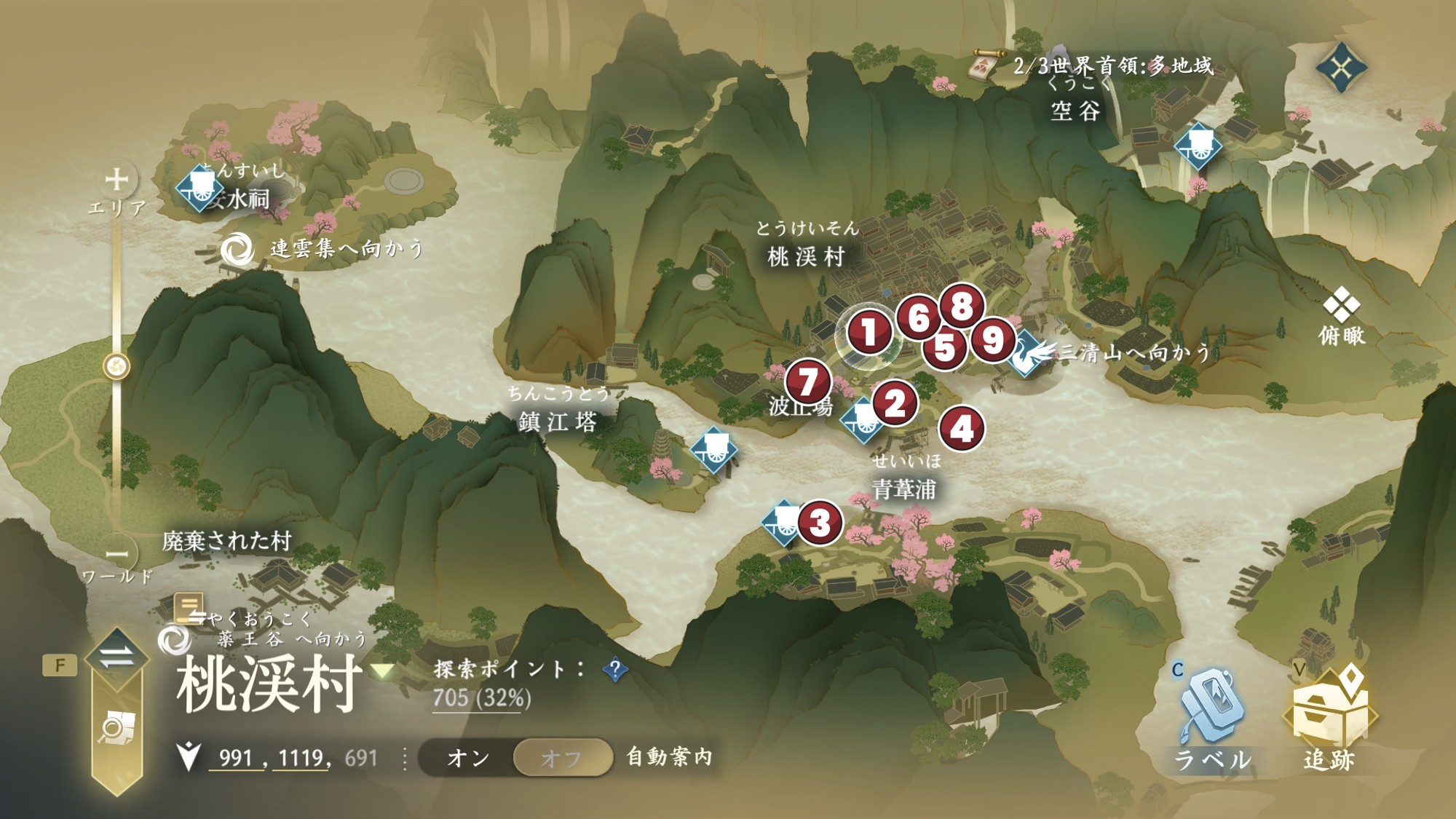
Task: Zoom out the map with the minus button
Action: coord(116,555)
